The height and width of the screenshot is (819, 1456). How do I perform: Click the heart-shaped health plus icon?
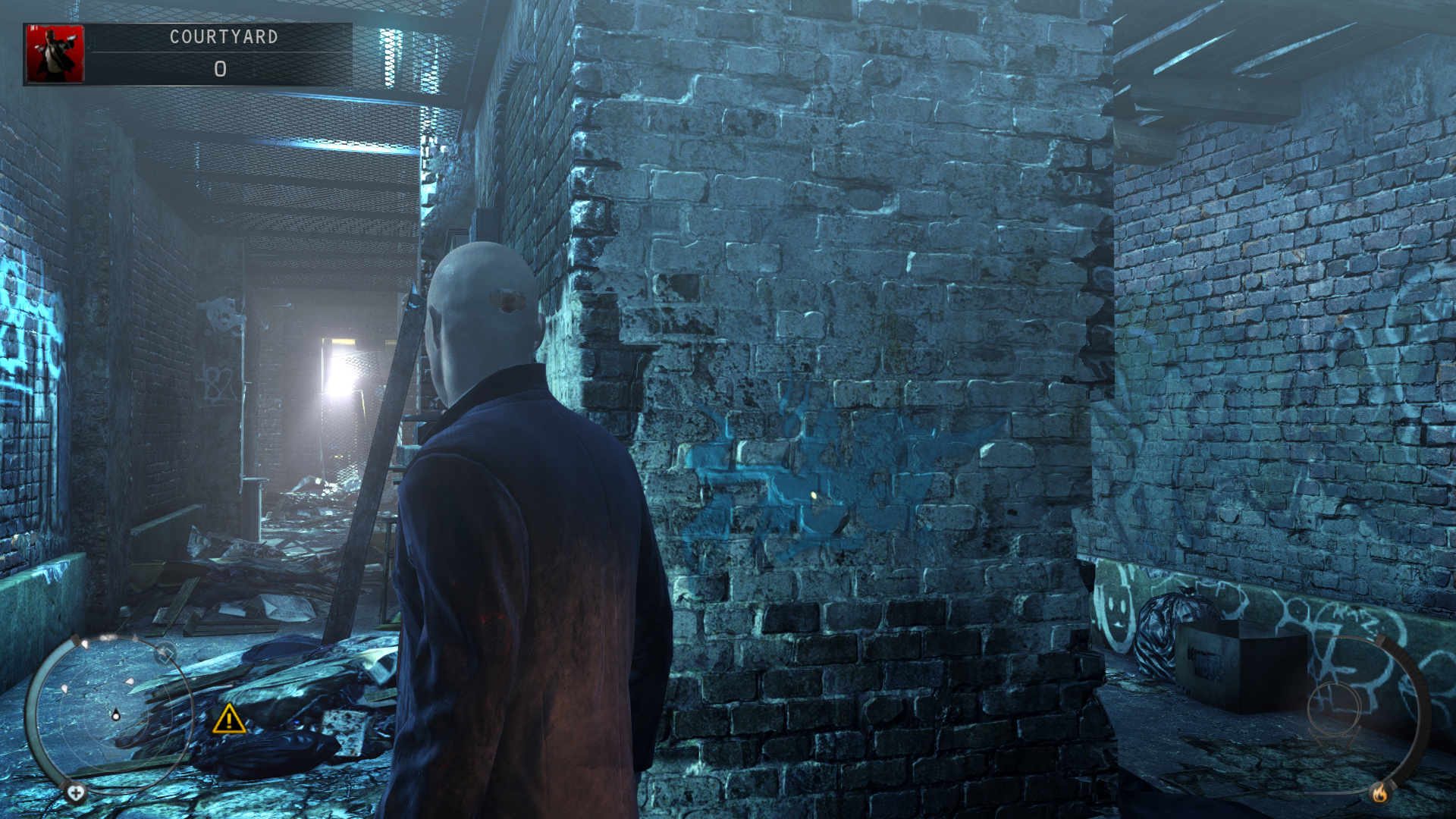[75, 793]
